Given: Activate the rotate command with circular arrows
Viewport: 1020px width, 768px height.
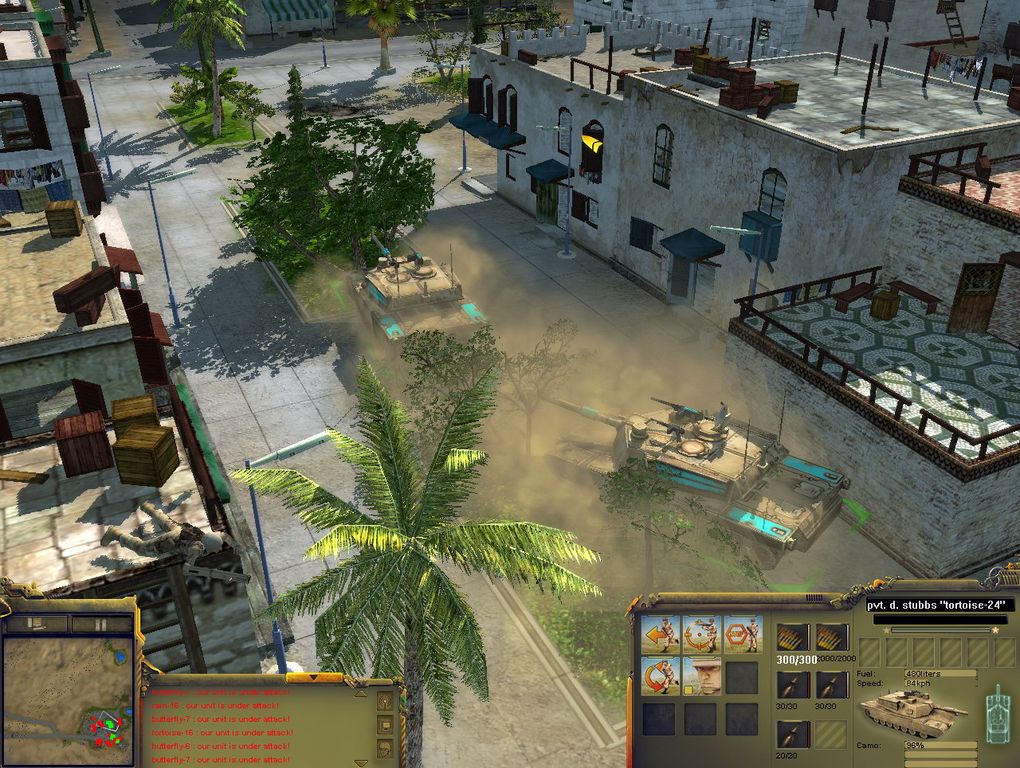Looking at the screenshot, I should click(x=660, y=675).
